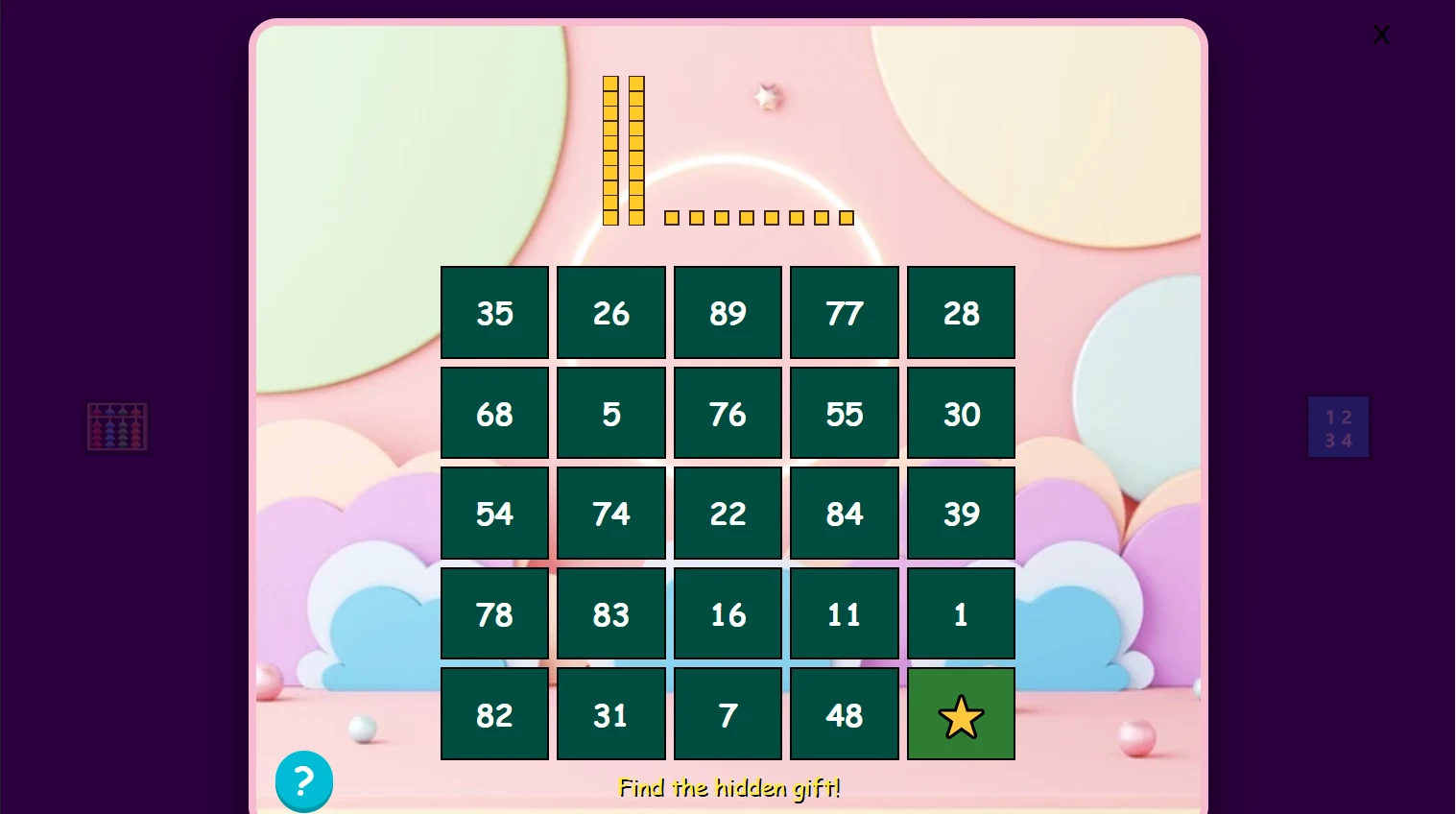Click the sparkle star decoration above the blocks

pos(765,96)
